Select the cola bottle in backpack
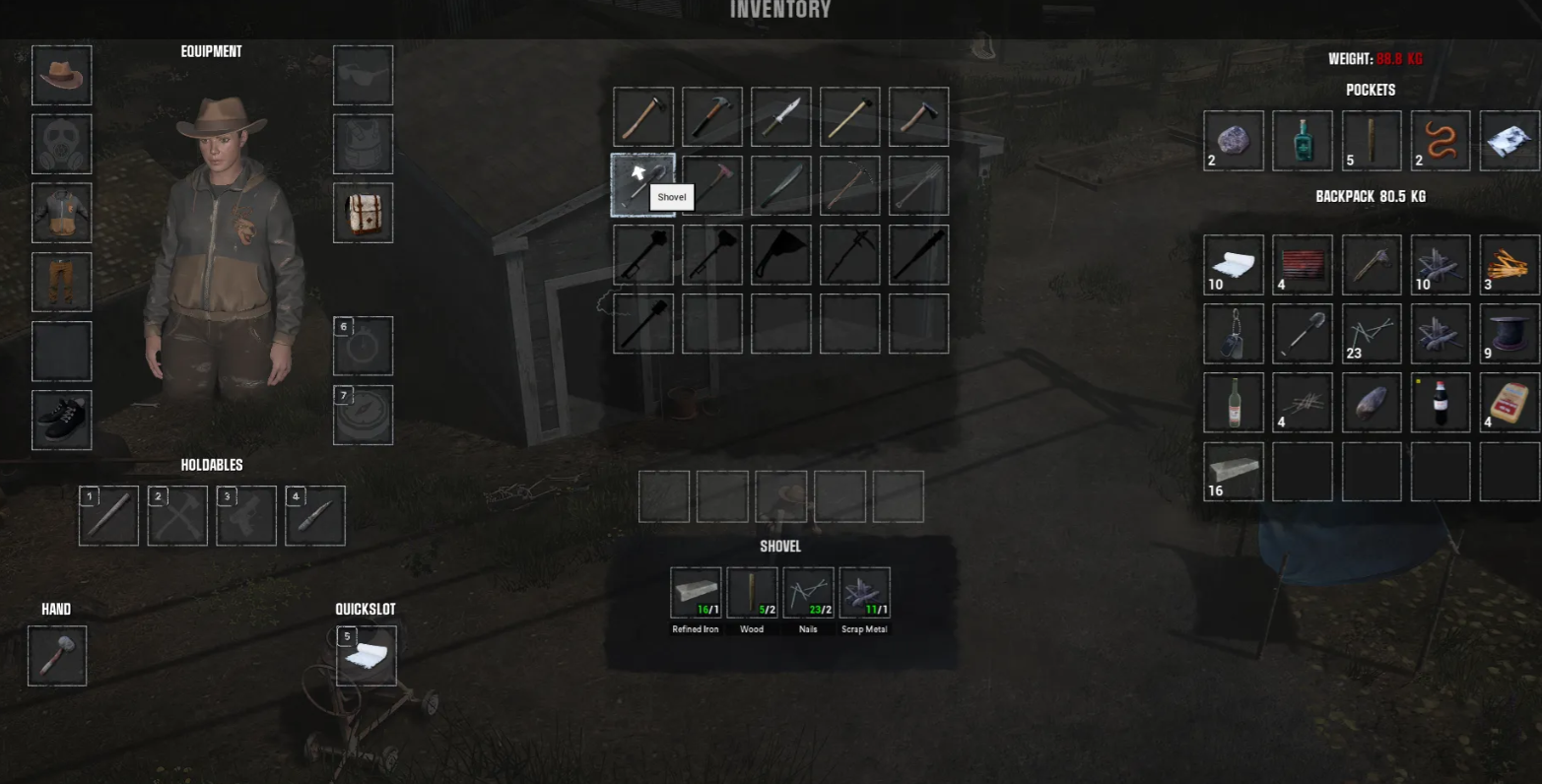This screenshot has height=784, width=1542. (x=1440, y=403)
